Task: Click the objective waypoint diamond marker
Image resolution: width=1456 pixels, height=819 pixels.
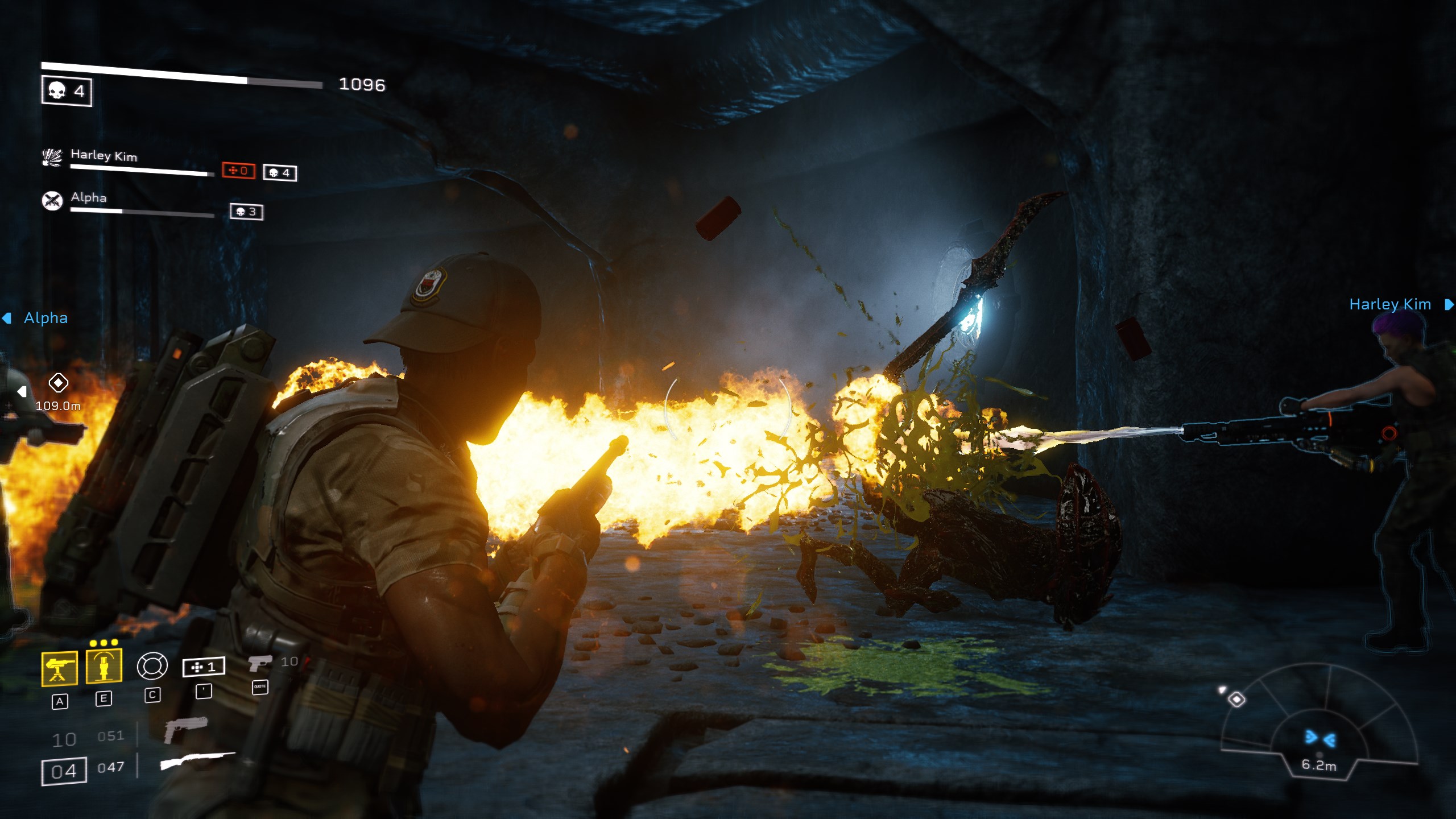Action: (x=58, y=383)
